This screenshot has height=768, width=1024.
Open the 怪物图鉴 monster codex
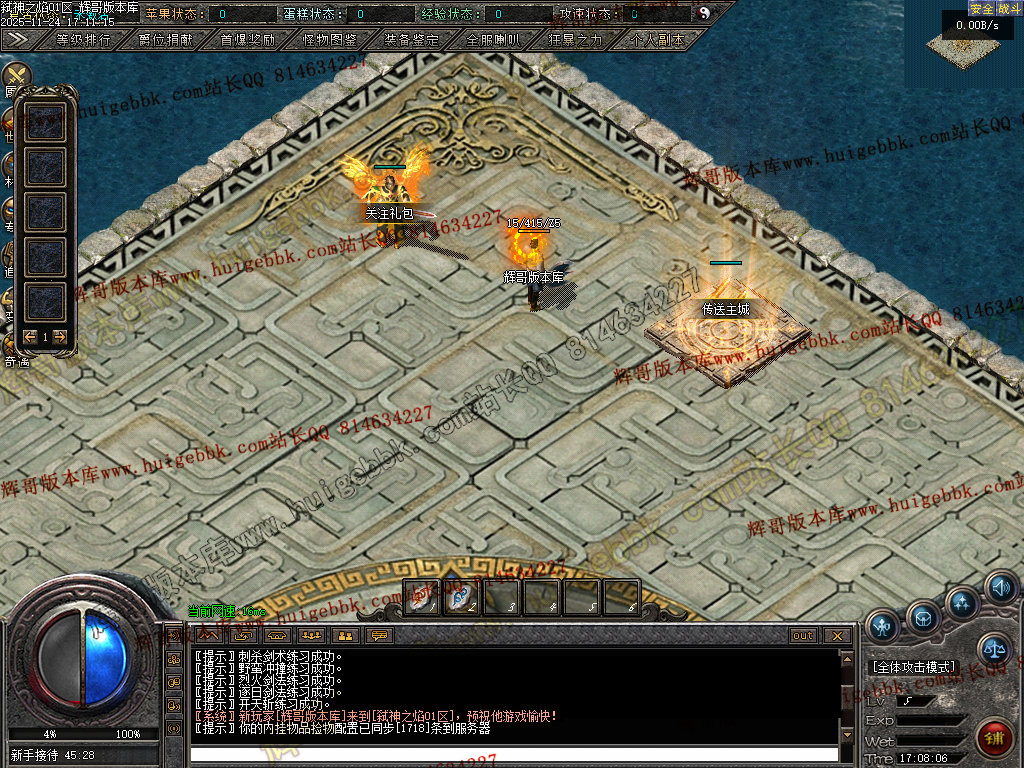pos(330,41)
